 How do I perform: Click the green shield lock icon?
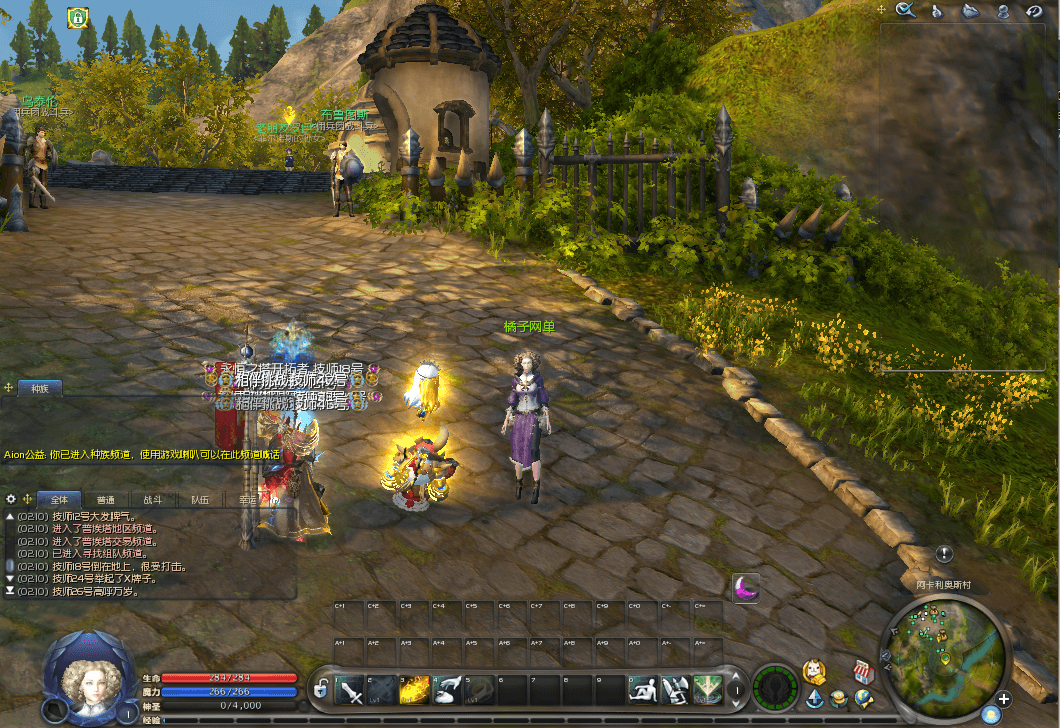click(x=76, y=17)
